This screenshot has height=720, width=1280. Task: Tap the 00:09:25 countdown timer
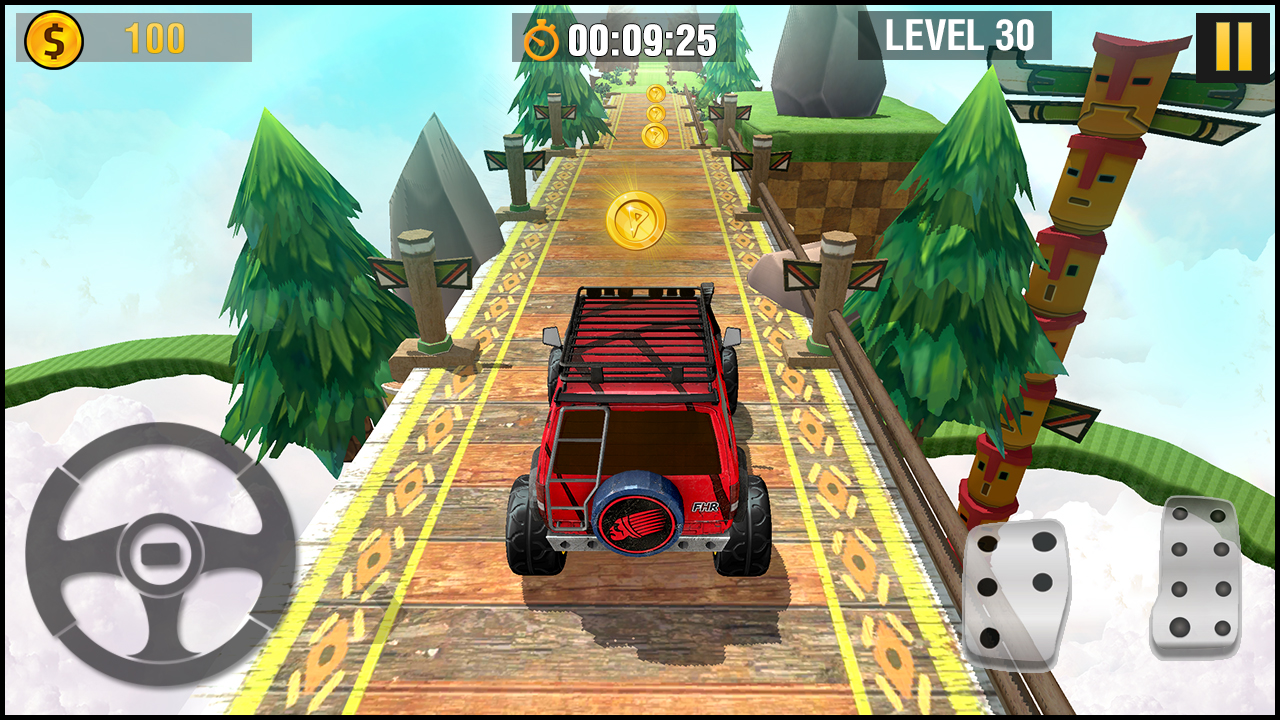coord(640,38)
